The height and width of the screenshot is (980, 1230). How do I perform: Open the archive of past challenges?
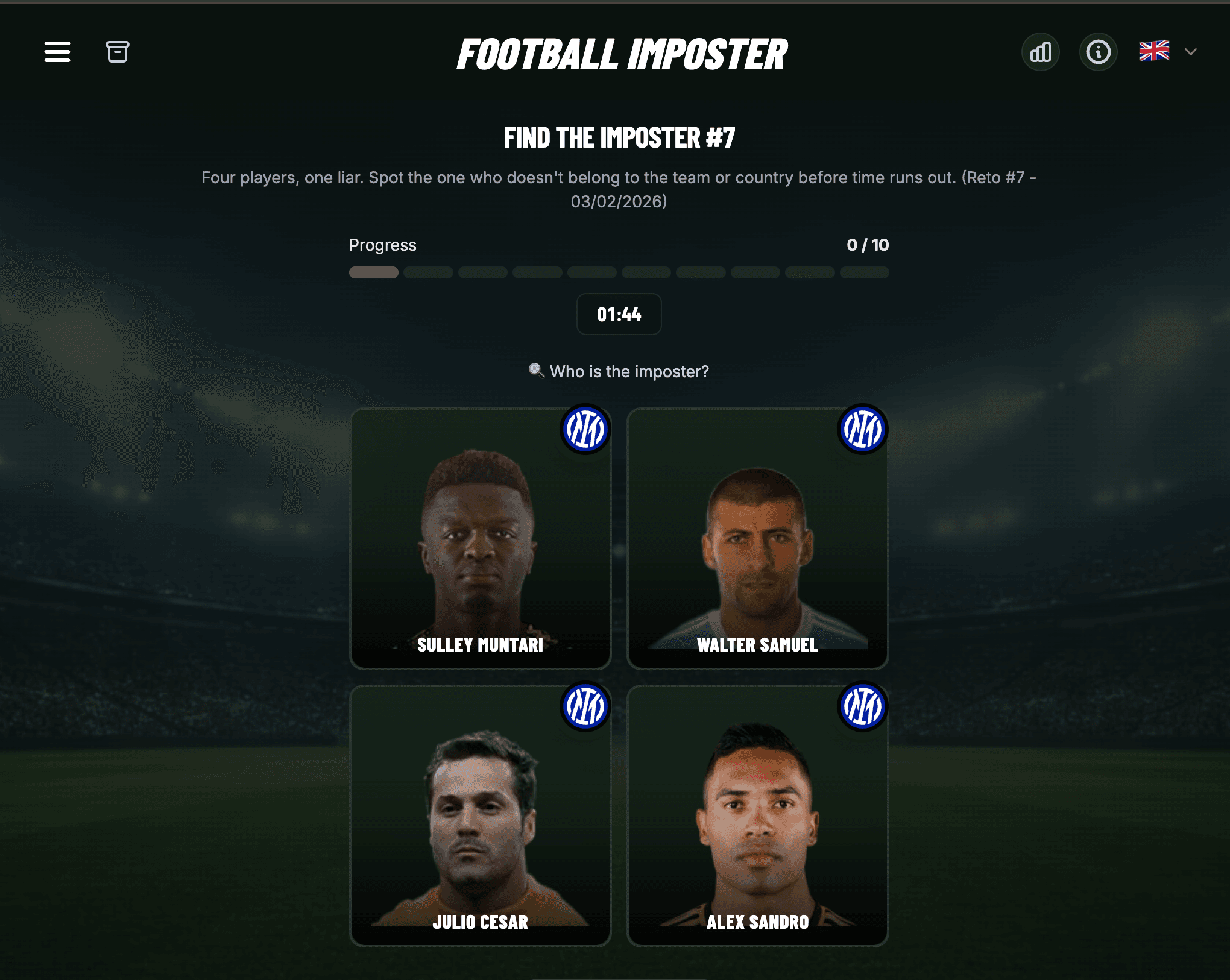click(x=118, y=52)
